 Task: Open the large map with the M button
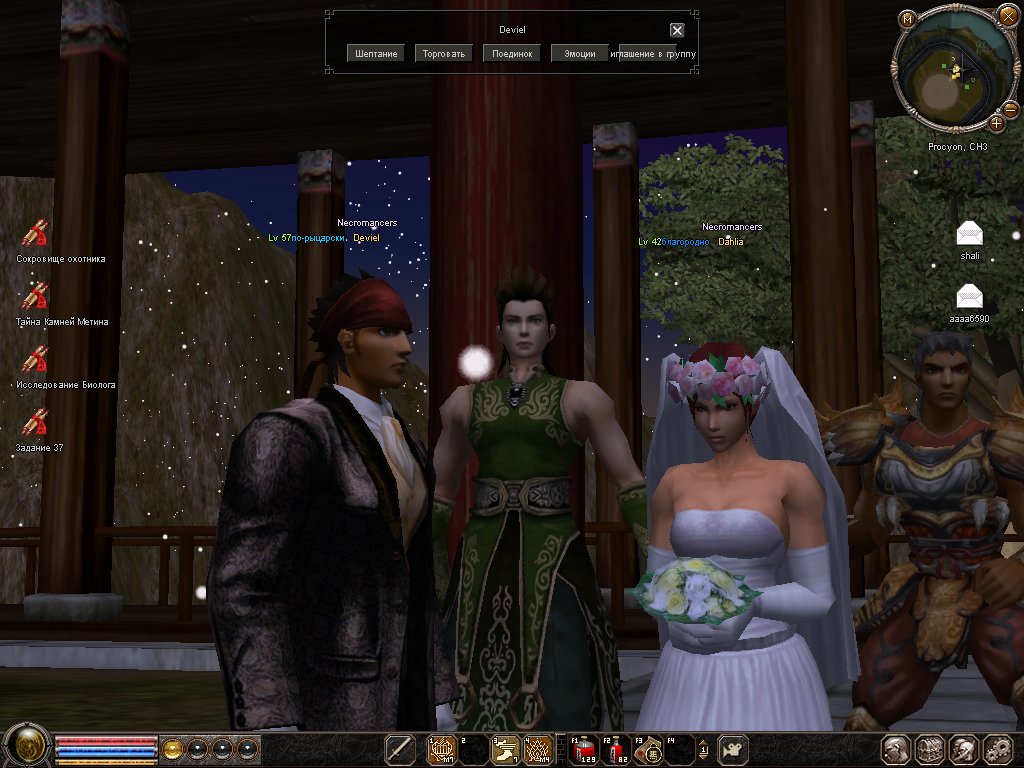907,18
